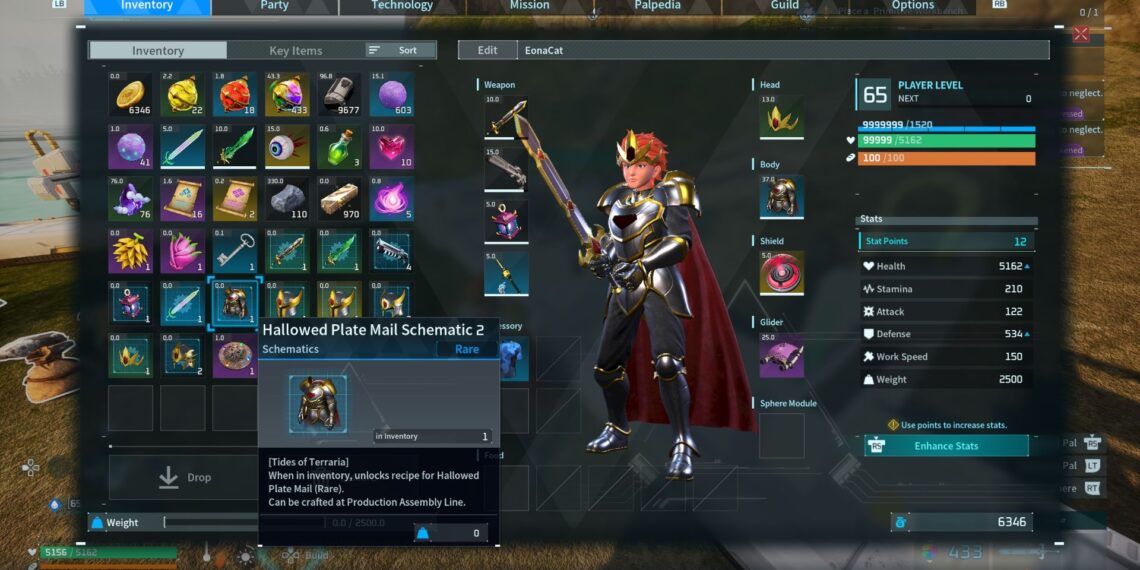Viewport: 1140px width, 570px height.
Task: Select the gold coin stack slot
Action: pyautogui.click(x=131, y=95)
